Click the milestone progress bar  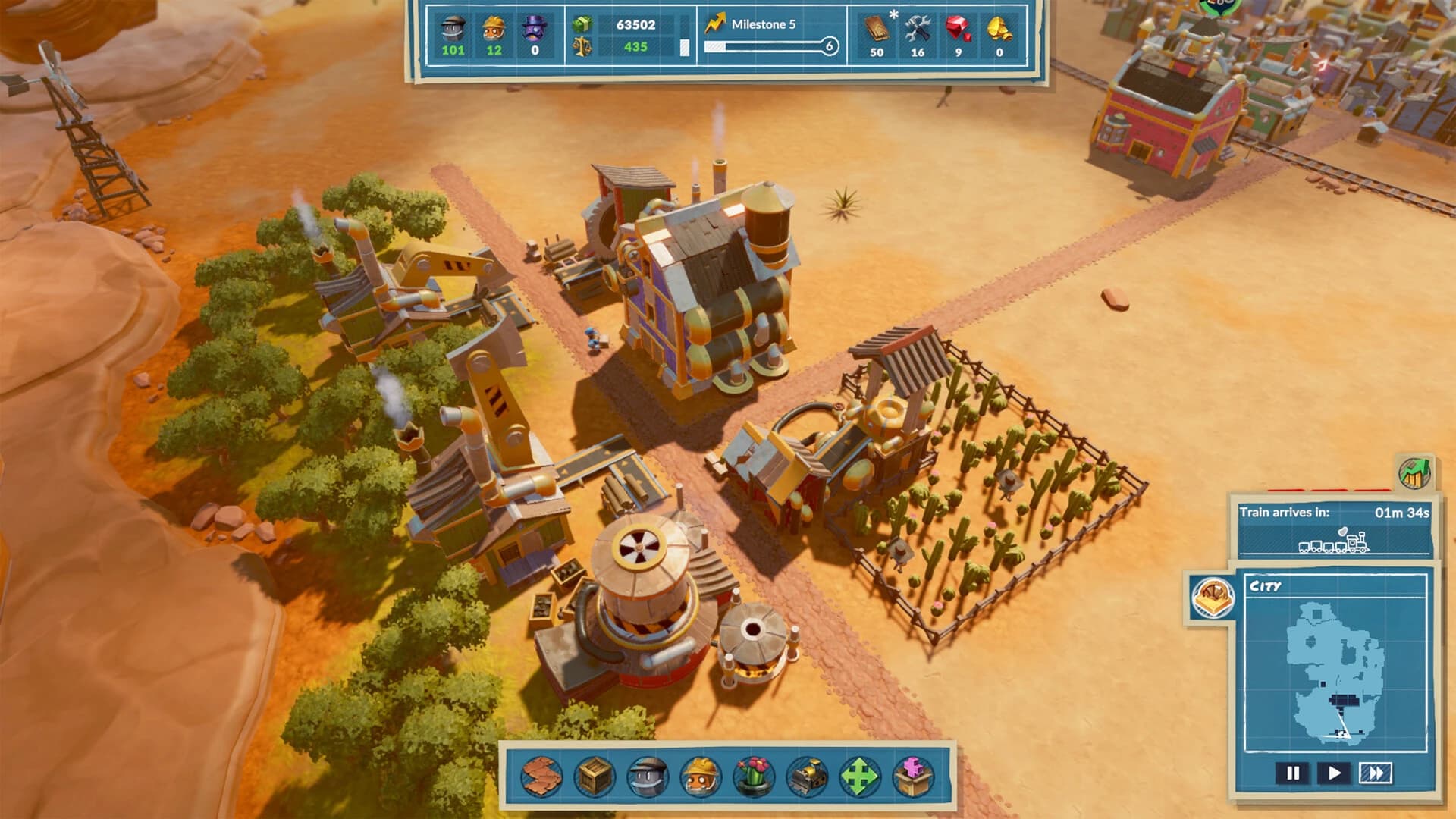tap(766, 46)
